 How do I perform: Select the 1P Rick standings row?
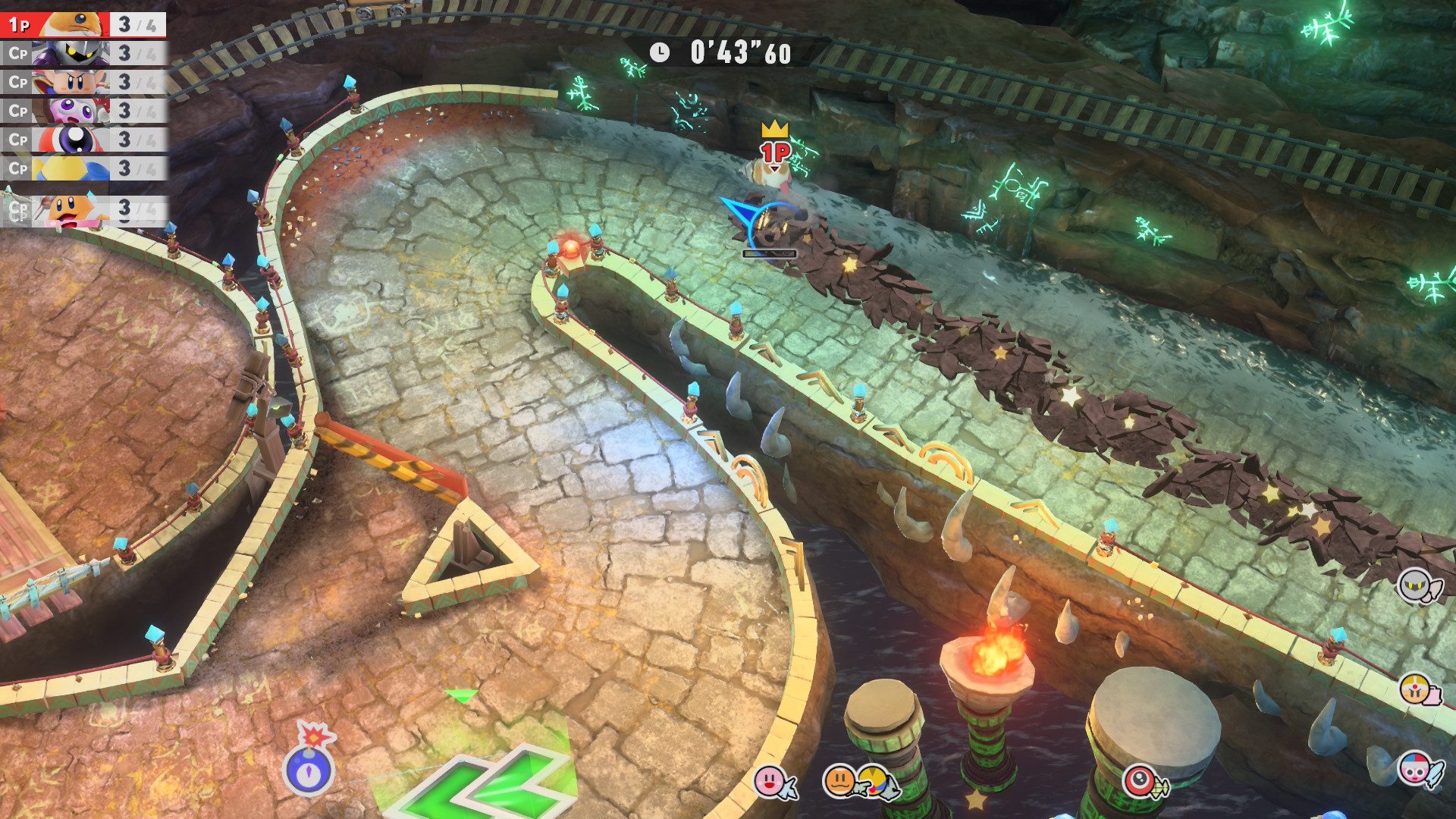(83, 24)
